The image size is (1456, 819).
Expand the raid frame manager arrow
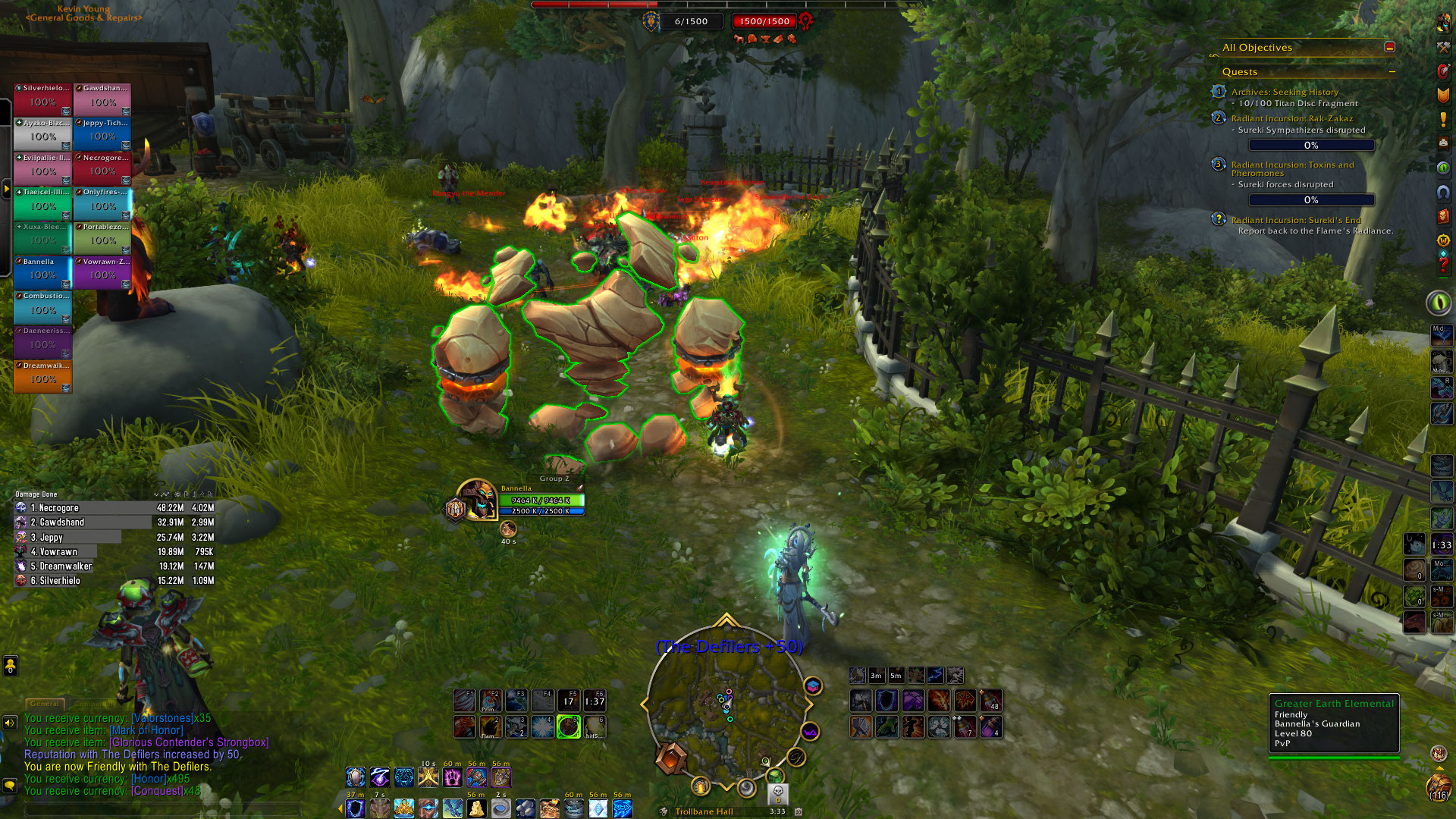tap(6, 188)
